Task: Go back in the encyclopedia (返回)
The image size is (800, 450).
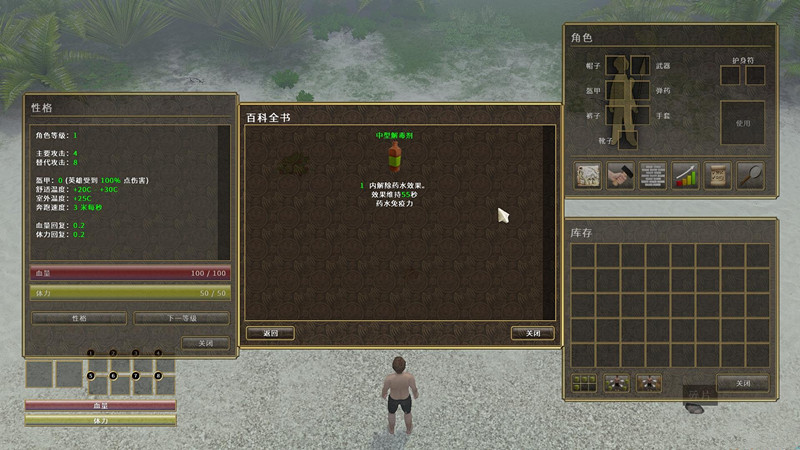Action: 270,333
